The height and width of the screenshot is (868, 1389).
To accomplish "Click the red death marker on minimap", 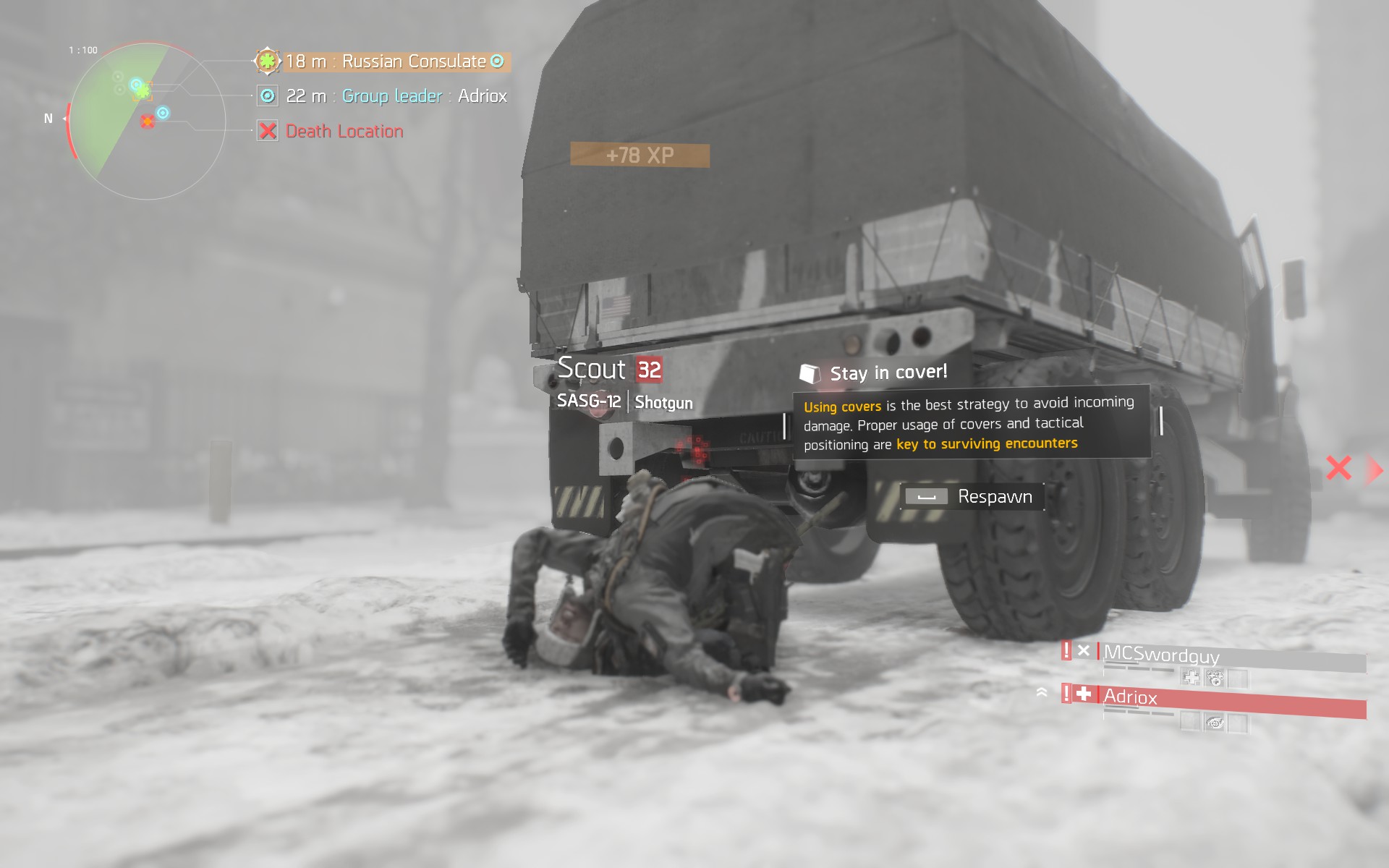I will coord(148,122).
